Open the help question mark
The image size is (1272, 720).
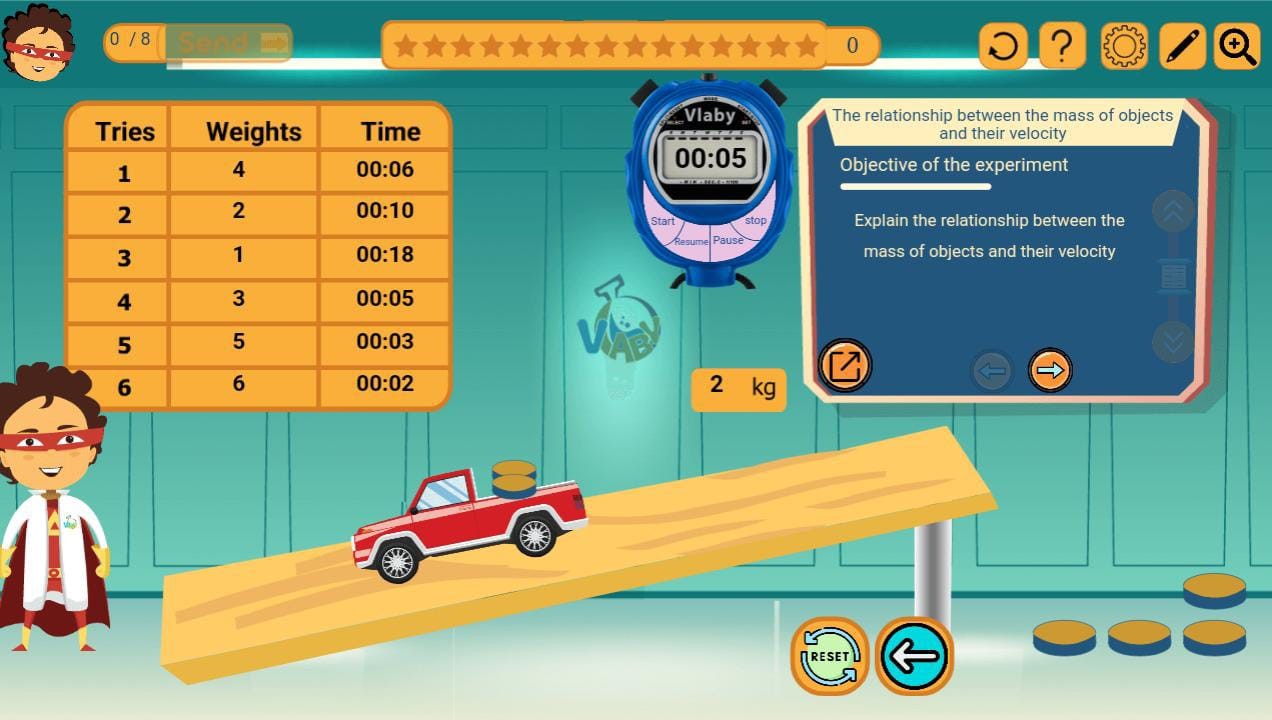[x=1062, y=46]
